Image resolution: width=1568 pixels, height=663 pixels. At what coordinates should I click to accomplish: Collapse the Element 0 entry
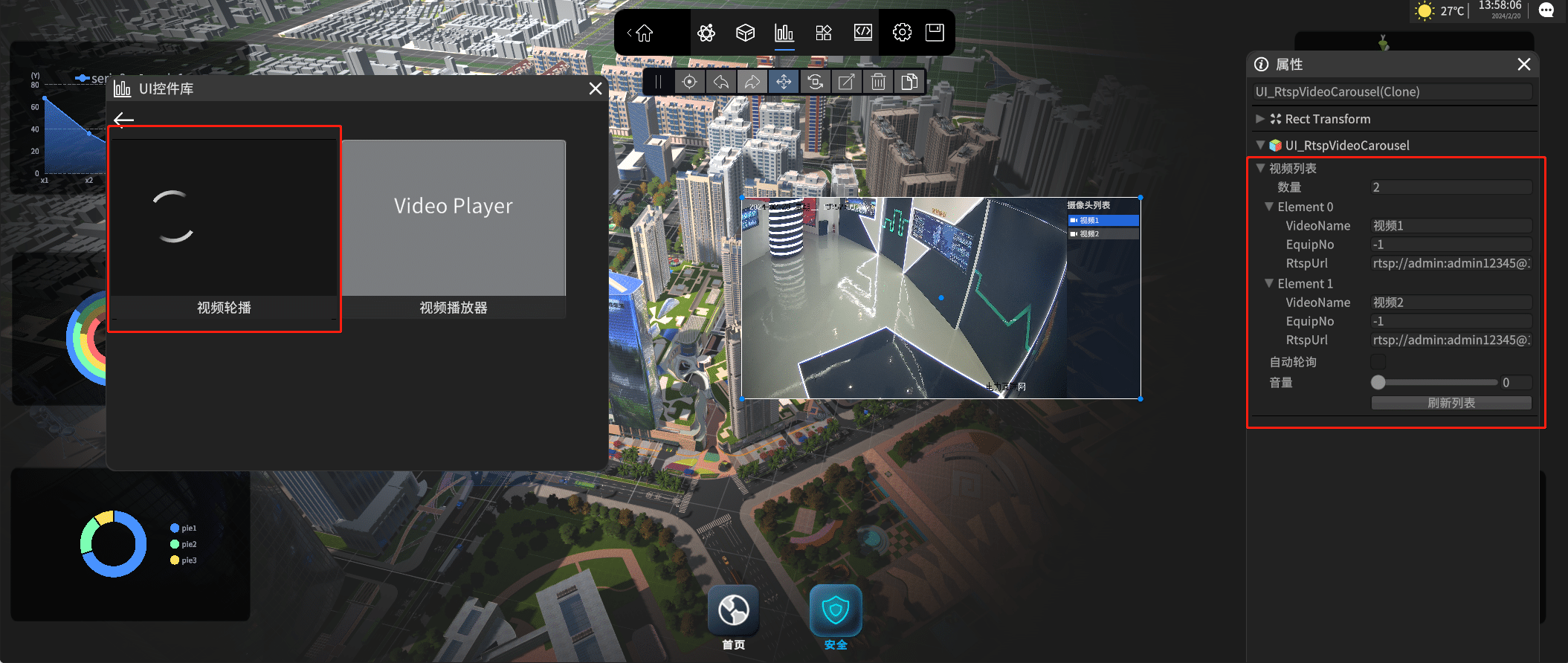pos(1269,207)
